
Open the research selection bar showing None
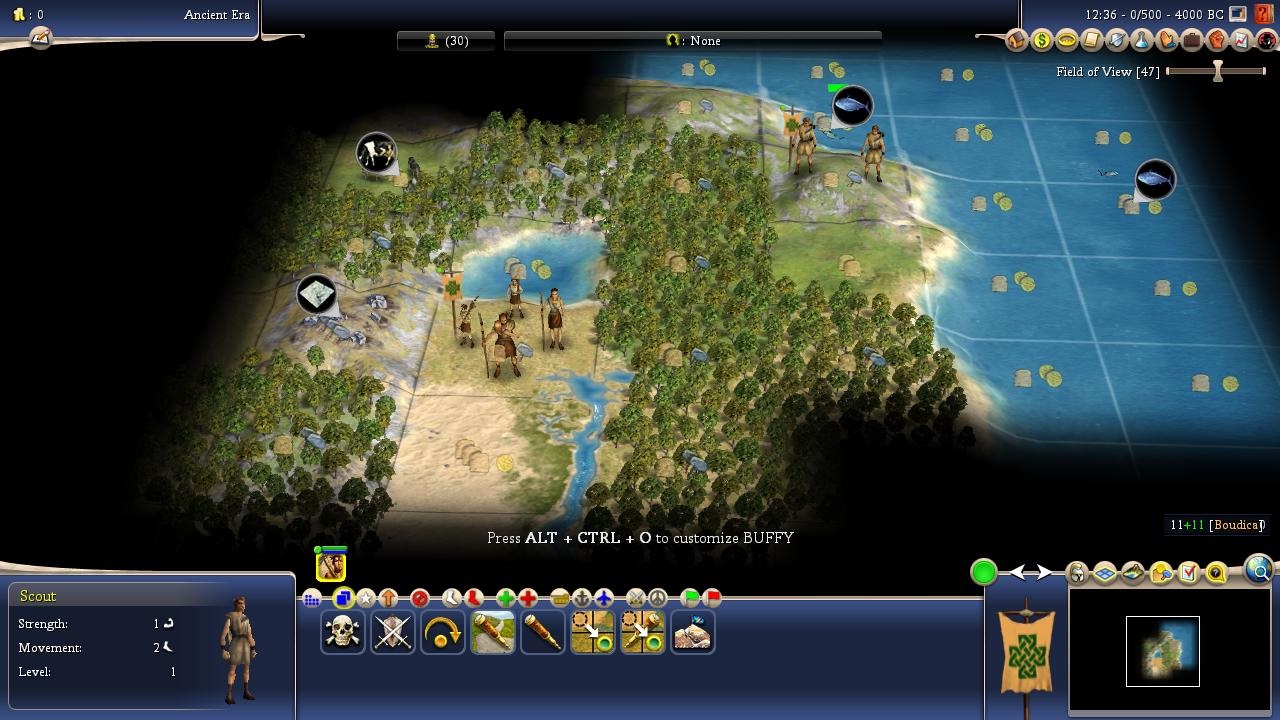pos(692,41)
